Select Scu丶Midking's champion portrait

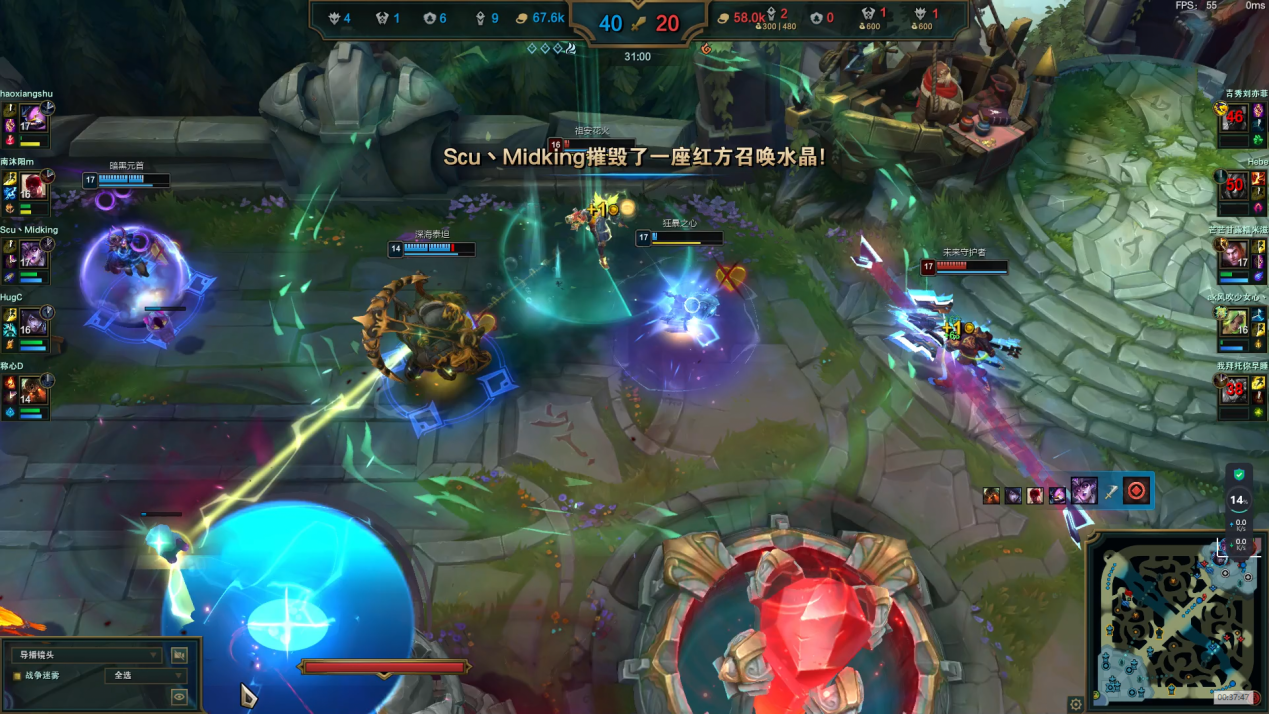34,255
